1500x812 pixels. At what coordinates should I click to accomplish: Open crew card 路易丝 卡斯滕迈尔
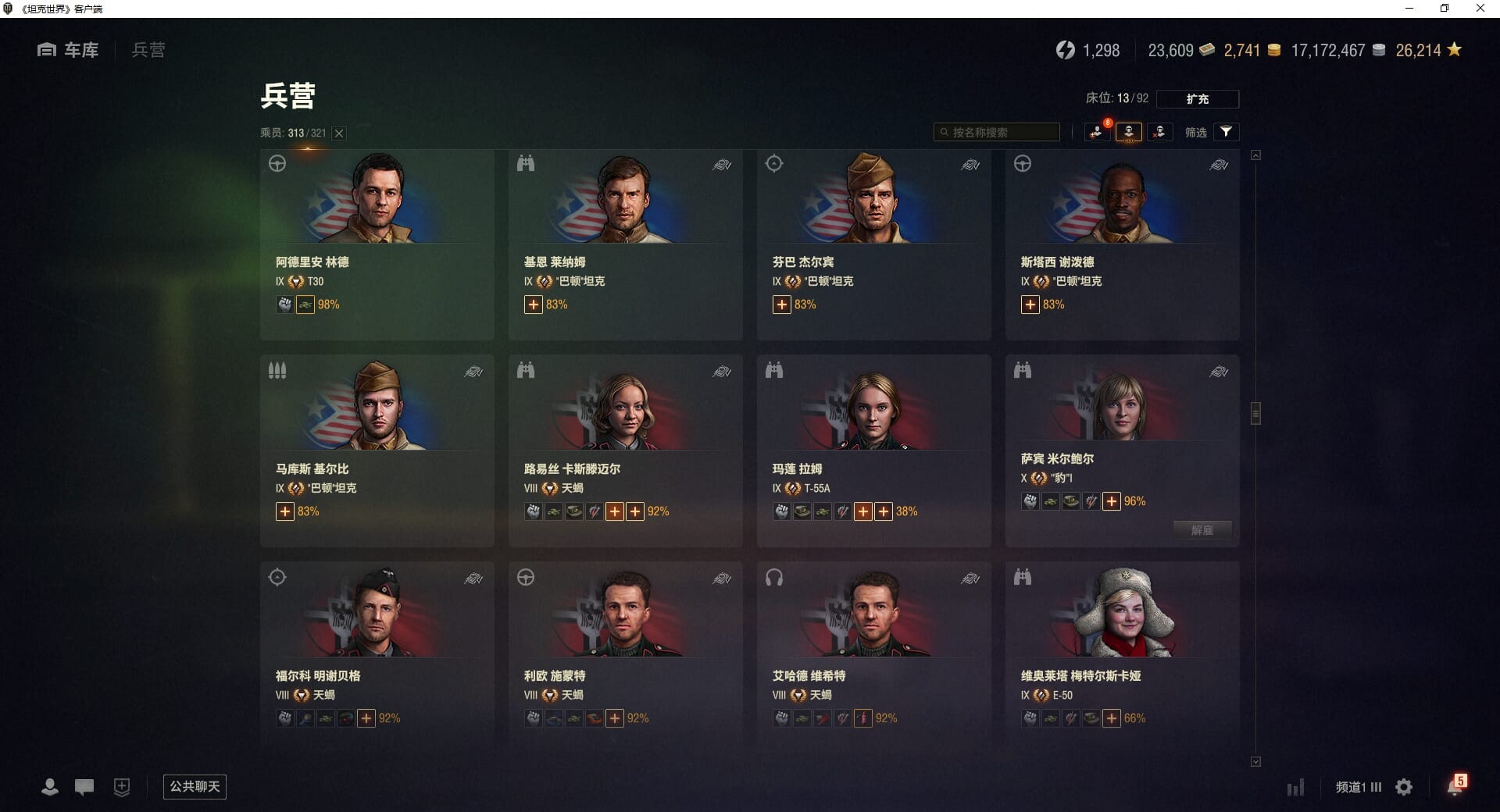coord(625,451)
